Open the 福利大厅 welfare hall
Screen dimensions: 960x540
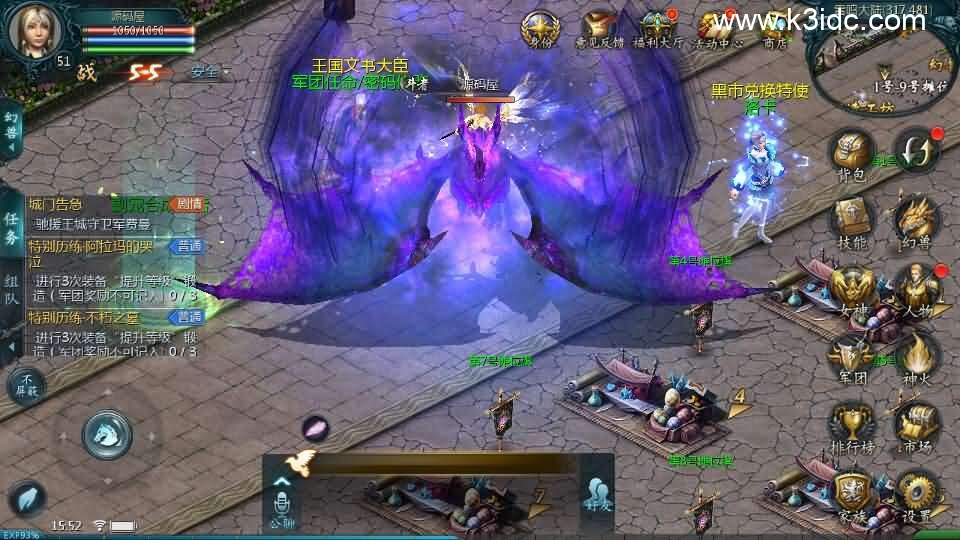click(x=657, y=28)
